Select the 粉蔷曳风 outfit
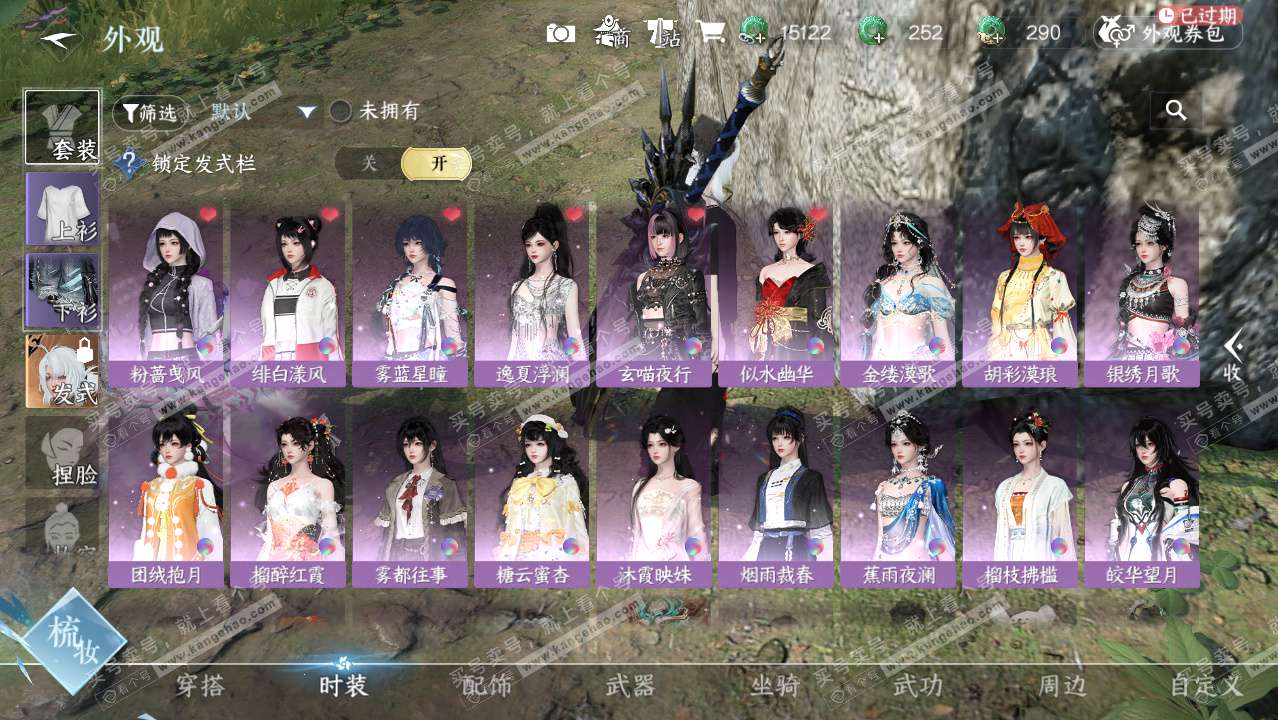The width and height of the screenshot is (1278, 720). (166, 296)
